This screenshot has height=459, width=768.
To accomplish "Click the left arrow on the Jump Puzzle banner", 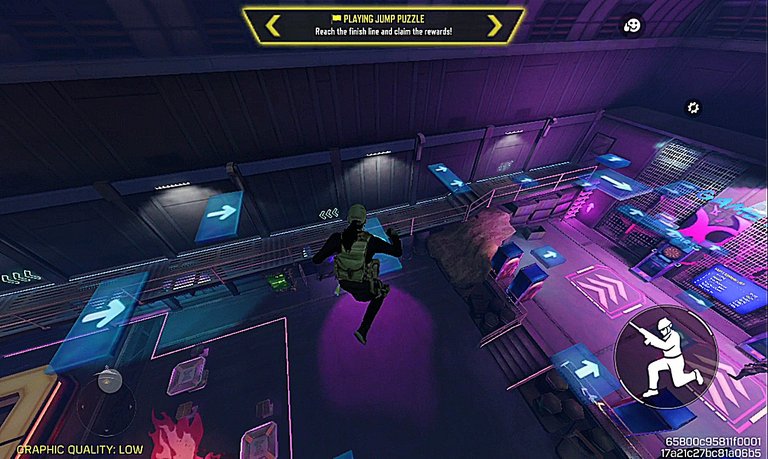I will 273,25.
